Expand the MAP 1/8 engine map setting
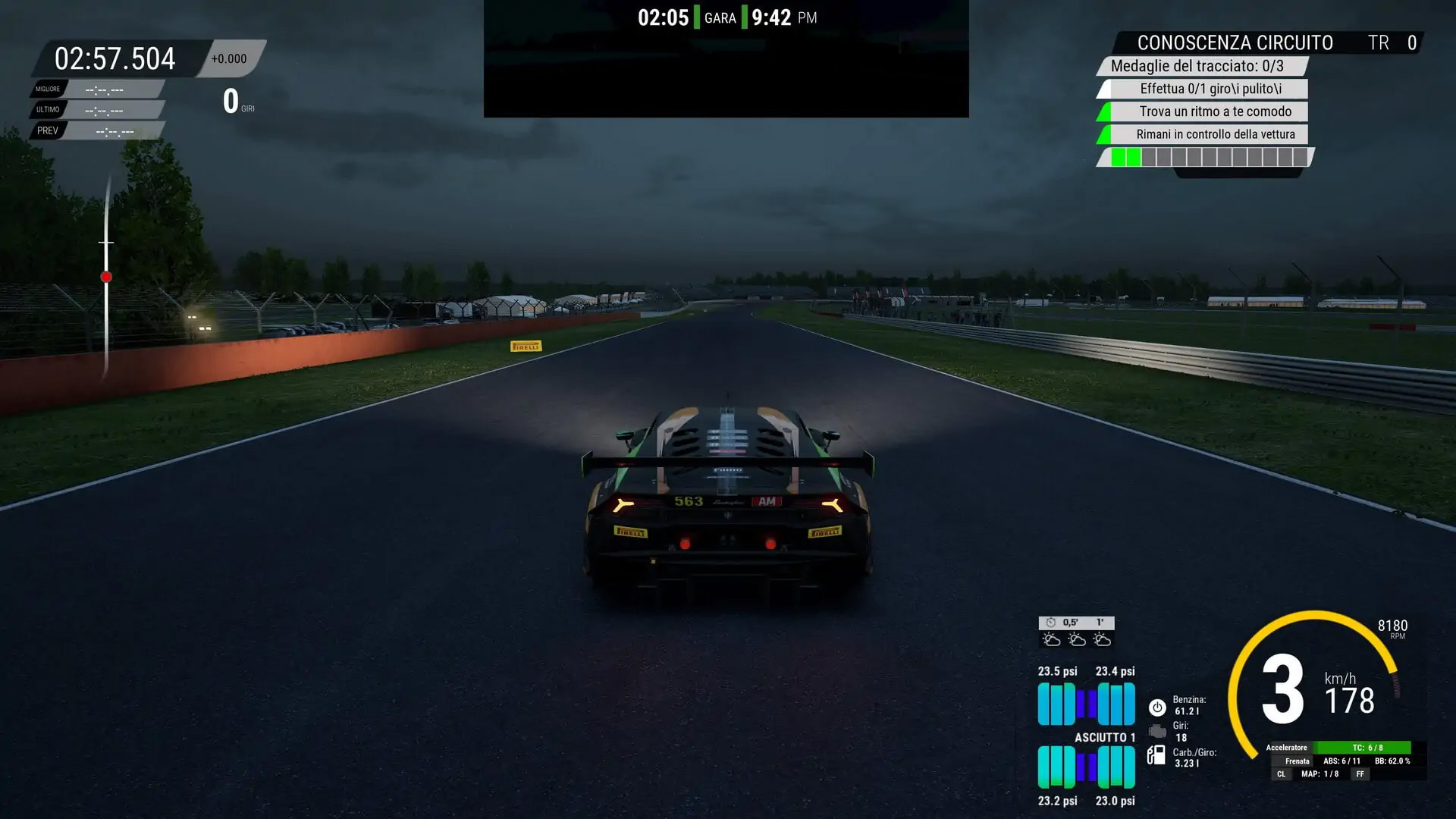1456x819 pixels. 1319,773
